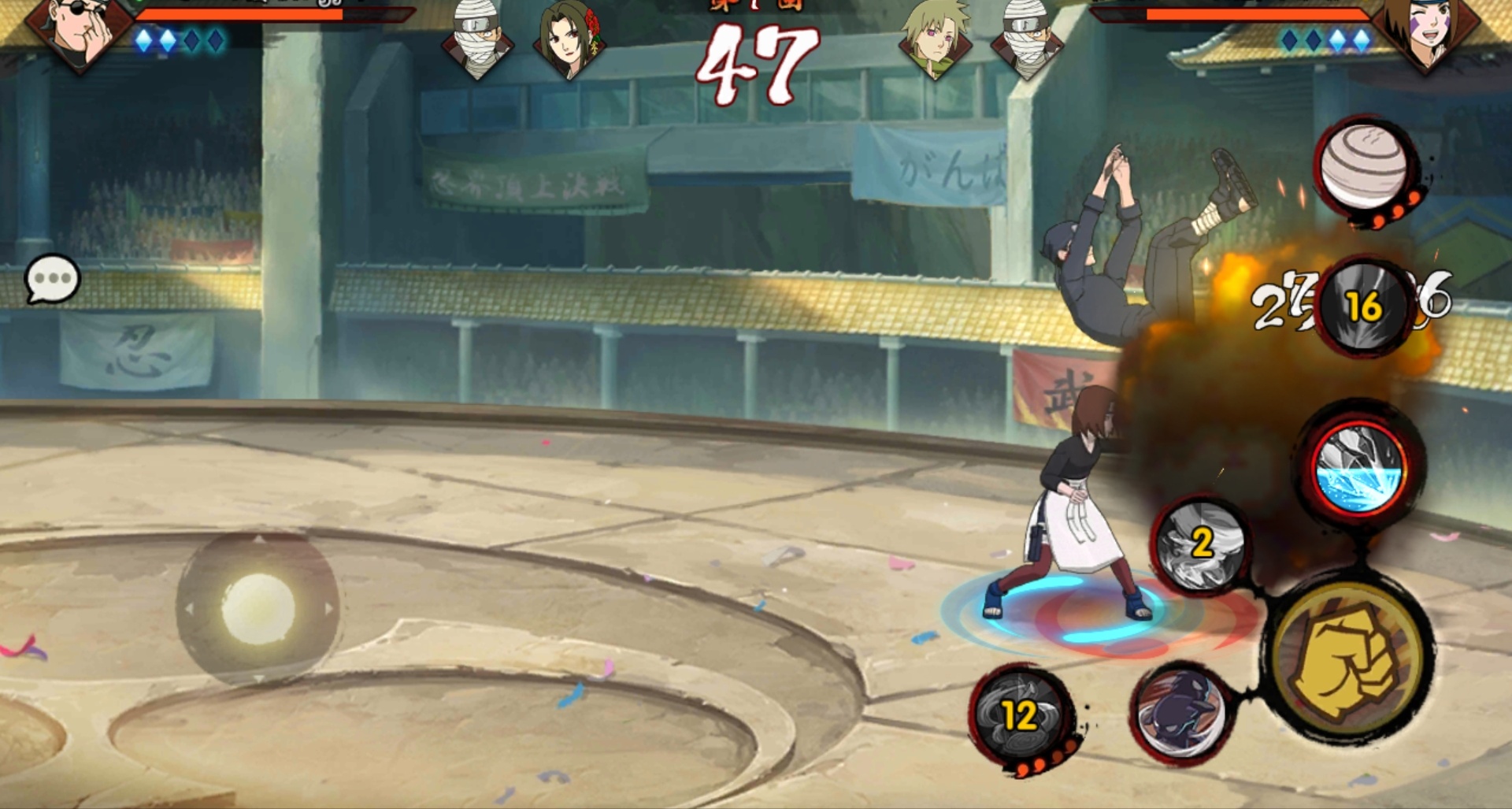Use the summon scroll showing cooldown 12
The height and width of the screenshot is (809, 1512).
[1021, 715]
